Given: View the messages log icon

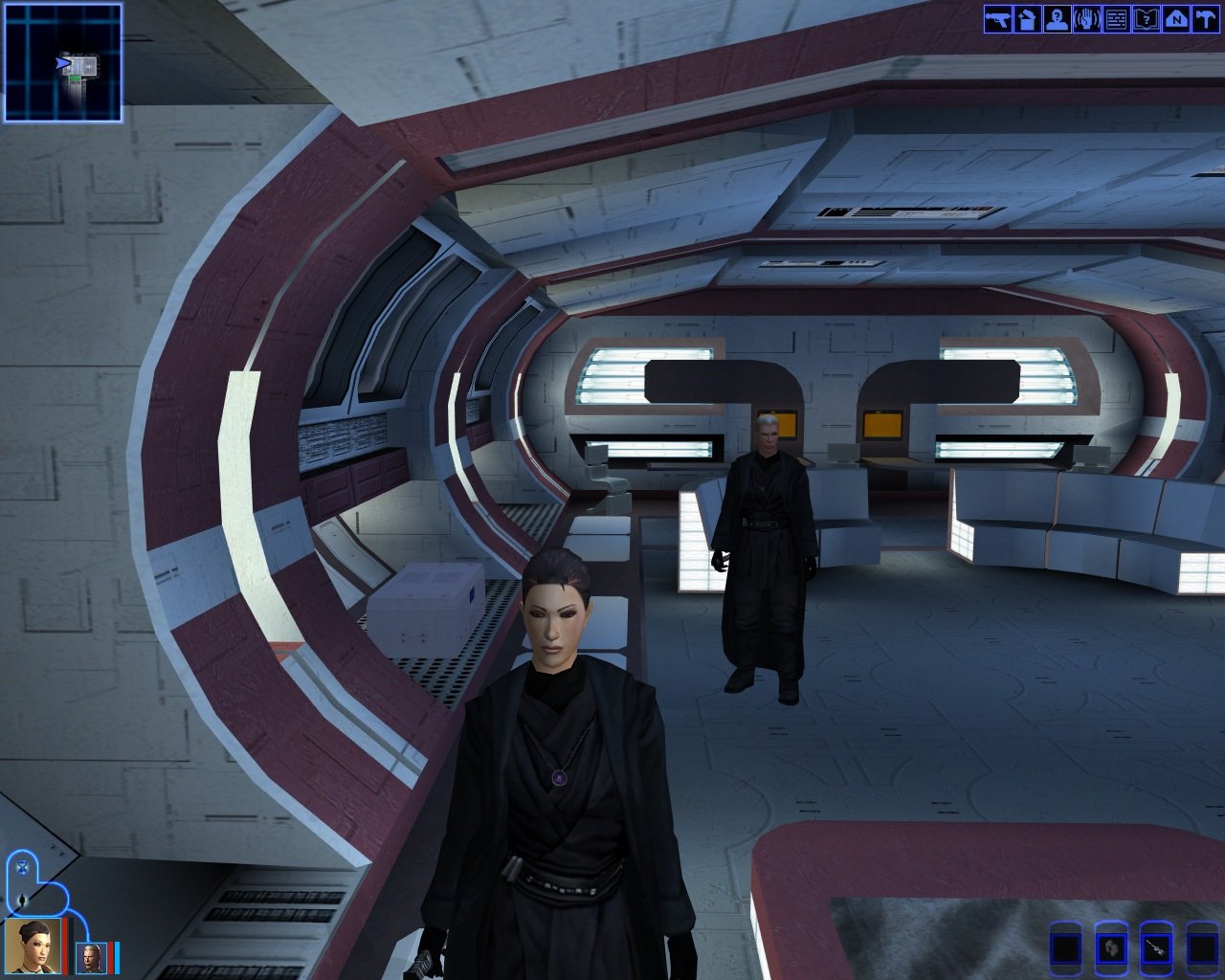Looking at the screenshot, I should [1116, 19].
